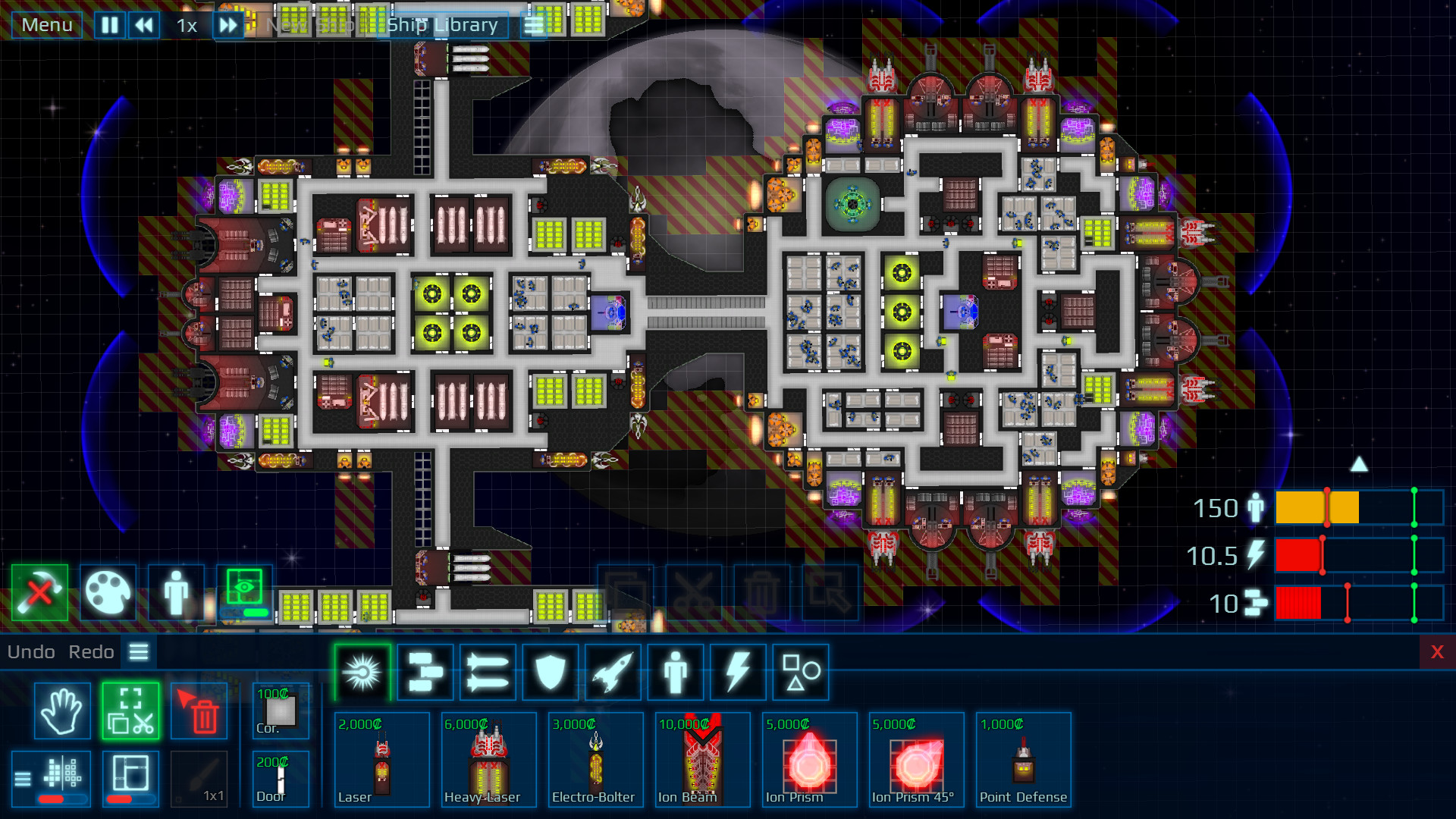Viewport: 1456px width, 819px height.
Task: Open the top-right hamburger menu
Action: pyautogui.click(x=533, y=24)
